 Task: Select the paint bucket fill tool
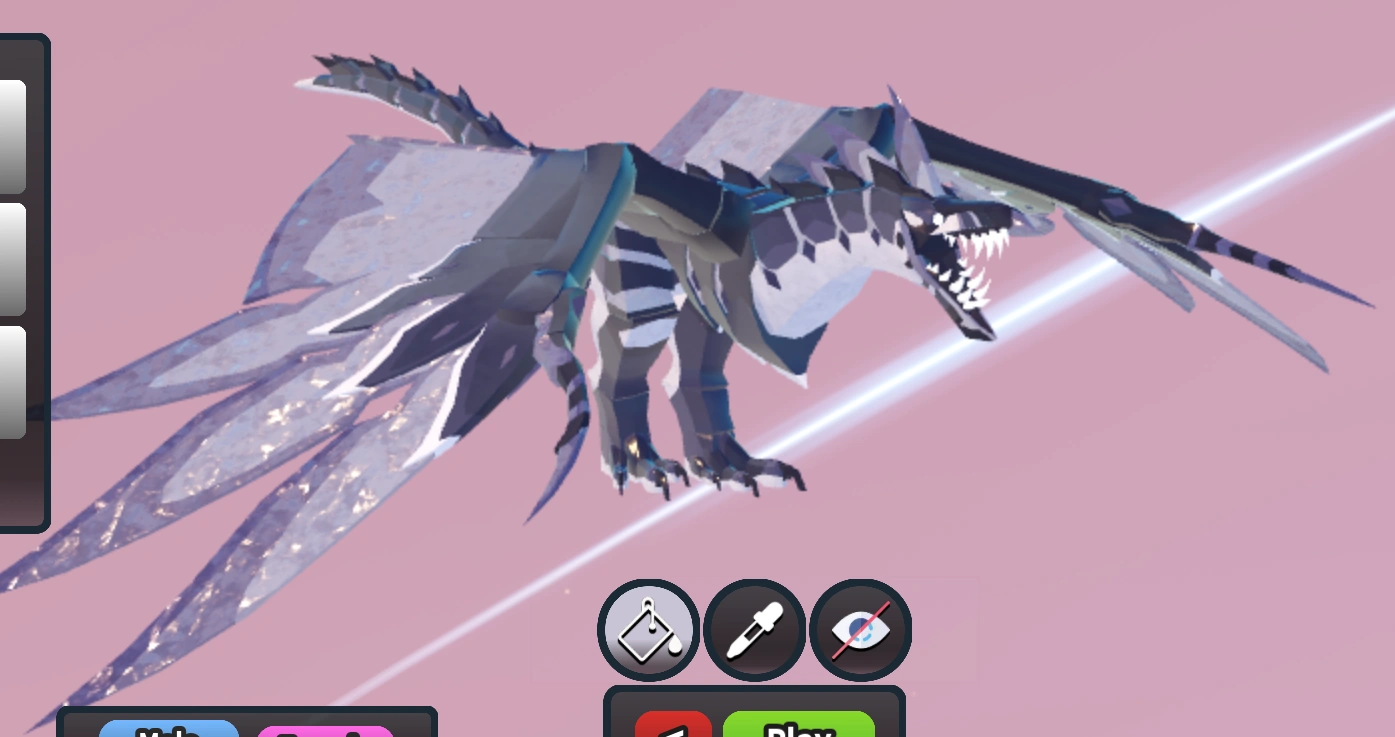[647, 630]
